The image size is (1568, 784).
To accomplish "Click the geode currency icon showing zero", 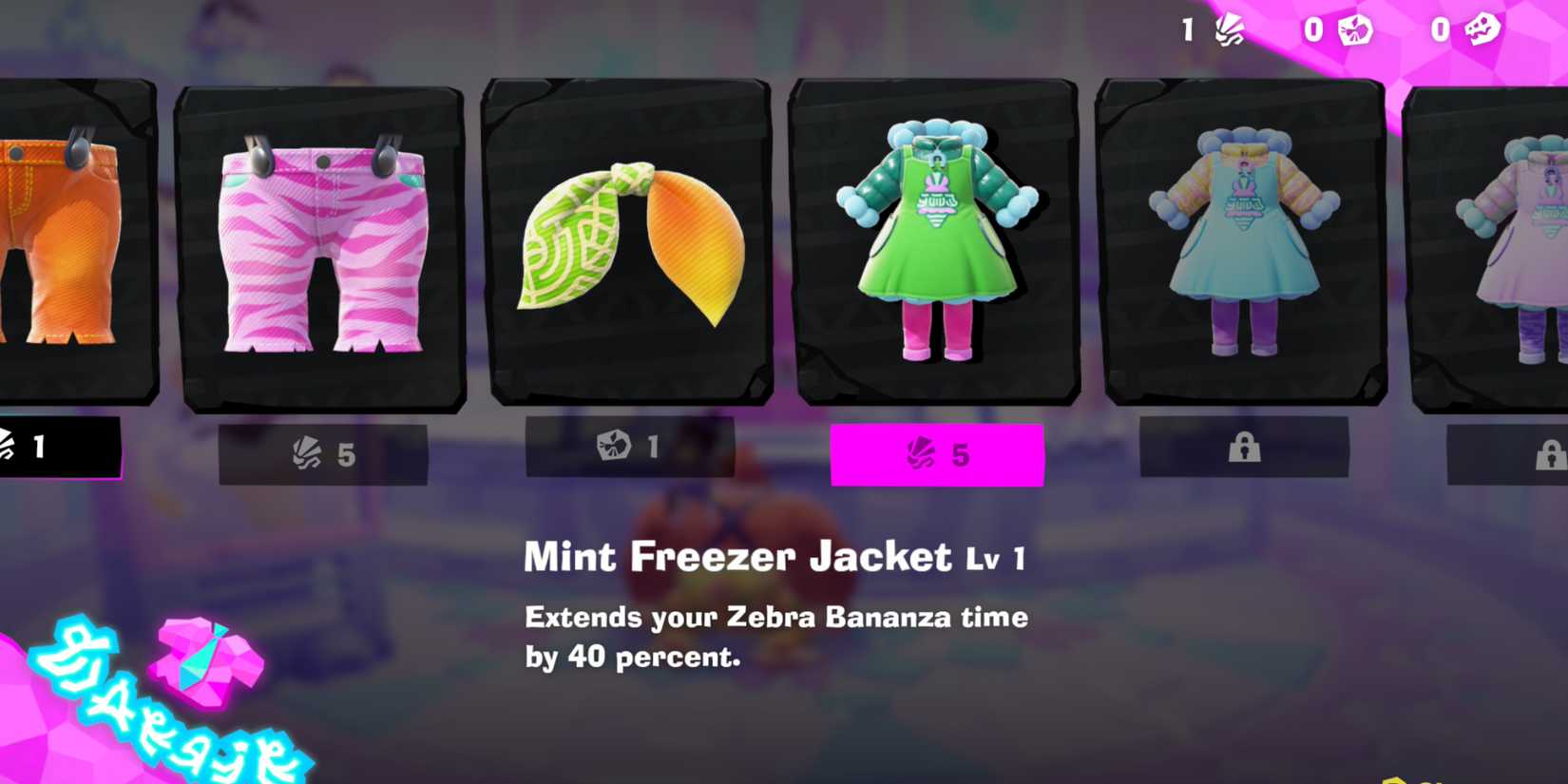I will pyautogui.click(x=1357, y=29).
